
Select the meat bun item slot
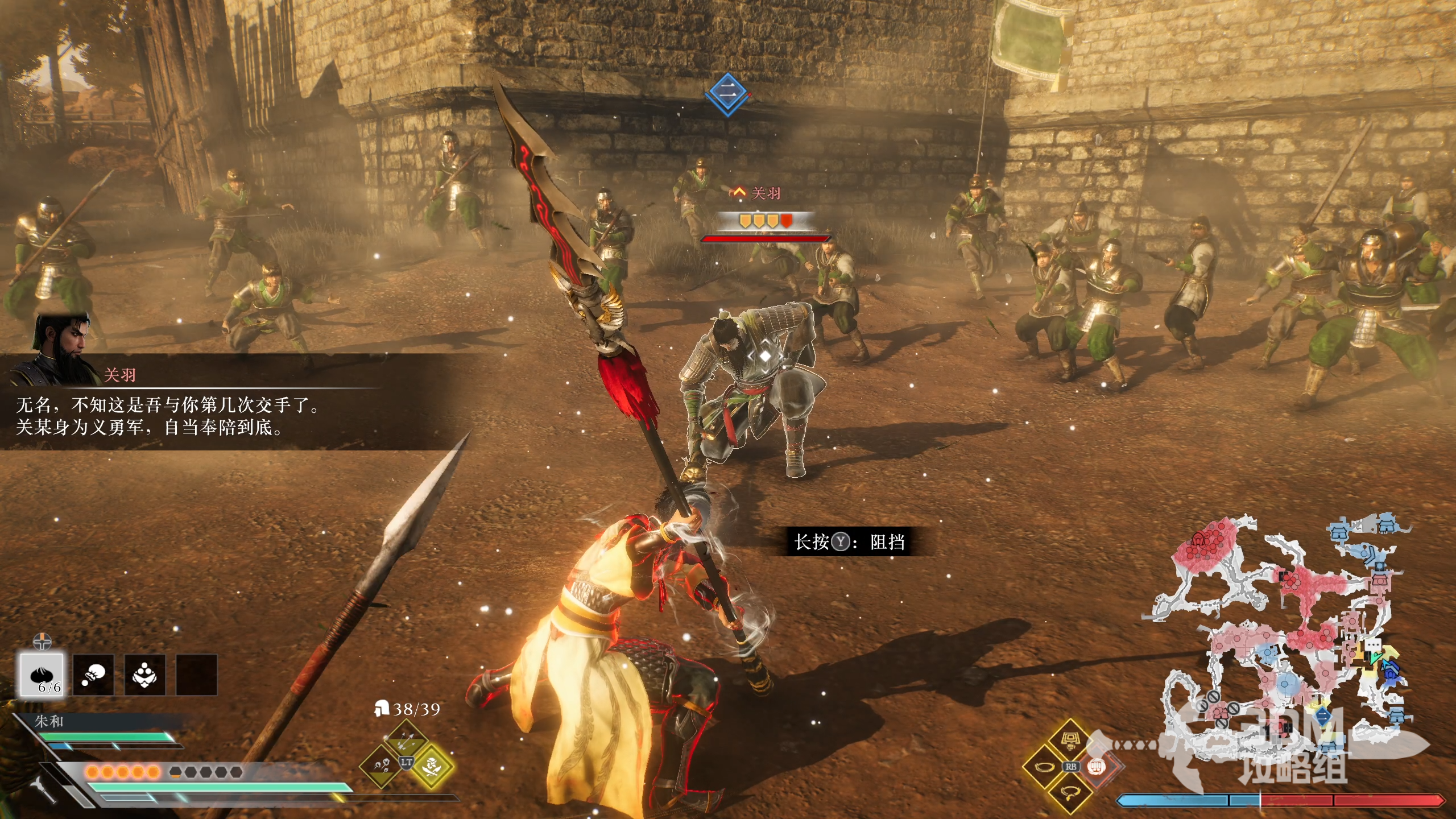pyautogui.click(x=43, y=675)
